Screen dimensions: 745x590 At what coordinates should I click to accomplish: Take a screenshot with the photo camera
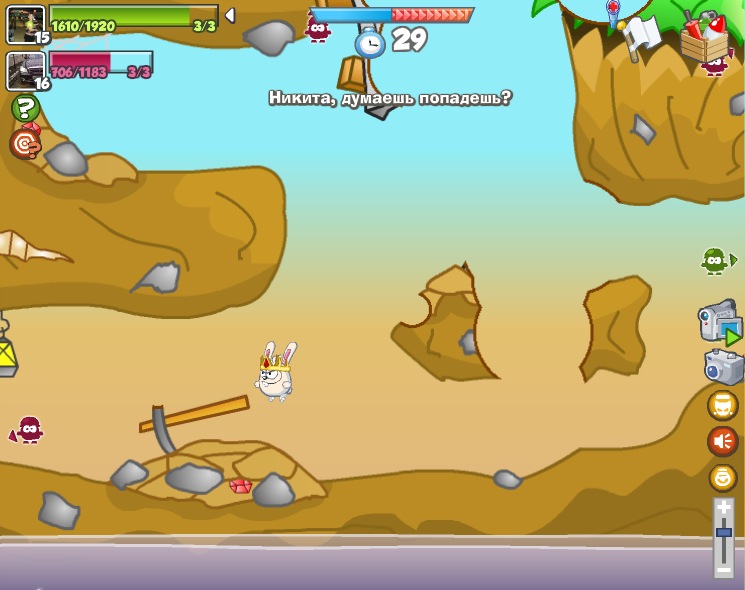coord(723,367)
